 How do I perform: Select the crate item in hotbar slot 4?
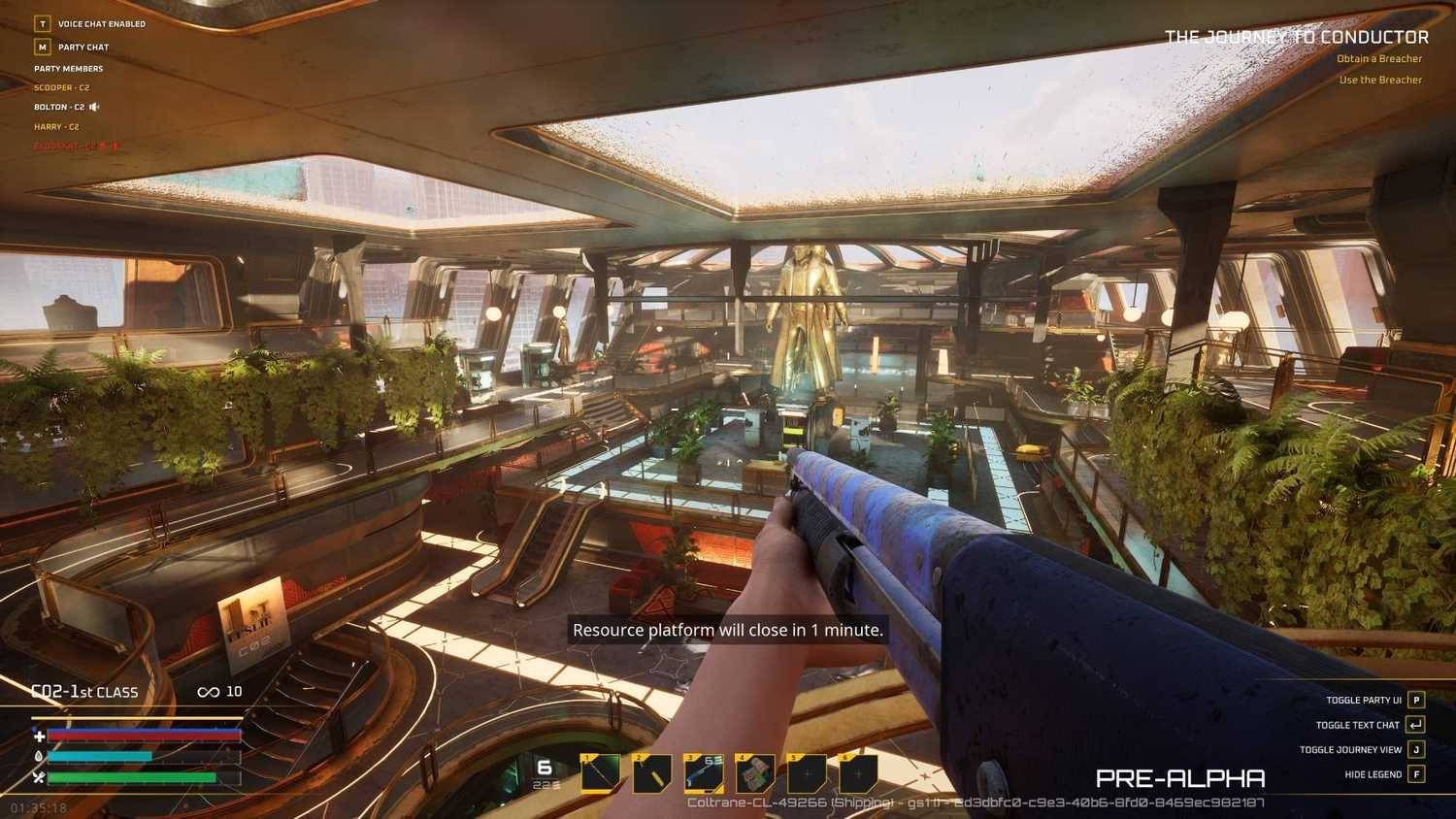(x=755, y=773)
